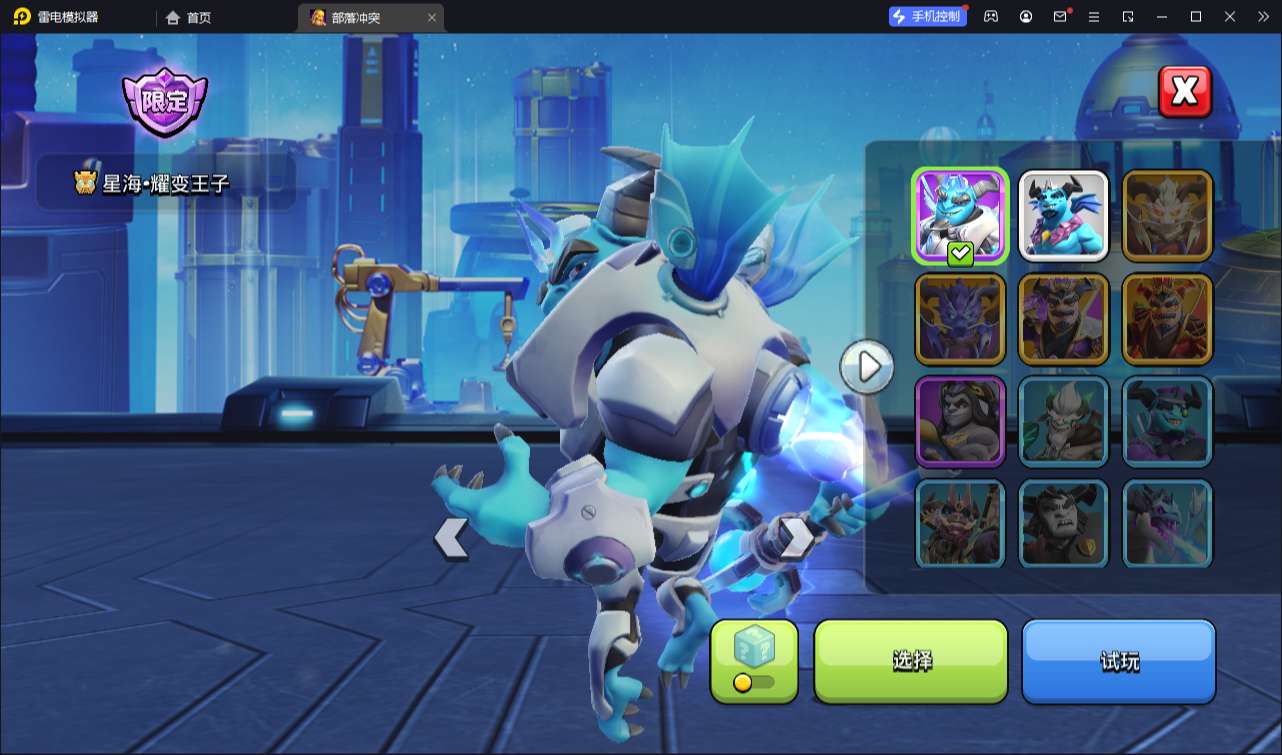1282x755 pixels.
Task: Click the 星海·耀变王子 skin name label
Action: coord(166,182)
